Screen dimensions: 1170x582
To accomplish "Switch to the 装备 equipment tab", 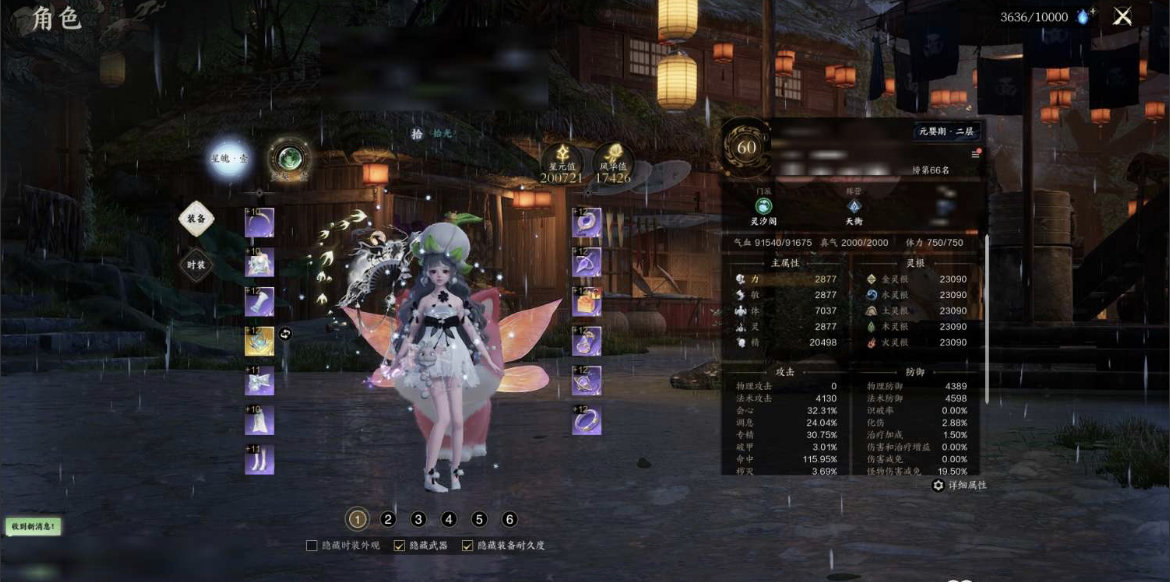I will (196, 217).
